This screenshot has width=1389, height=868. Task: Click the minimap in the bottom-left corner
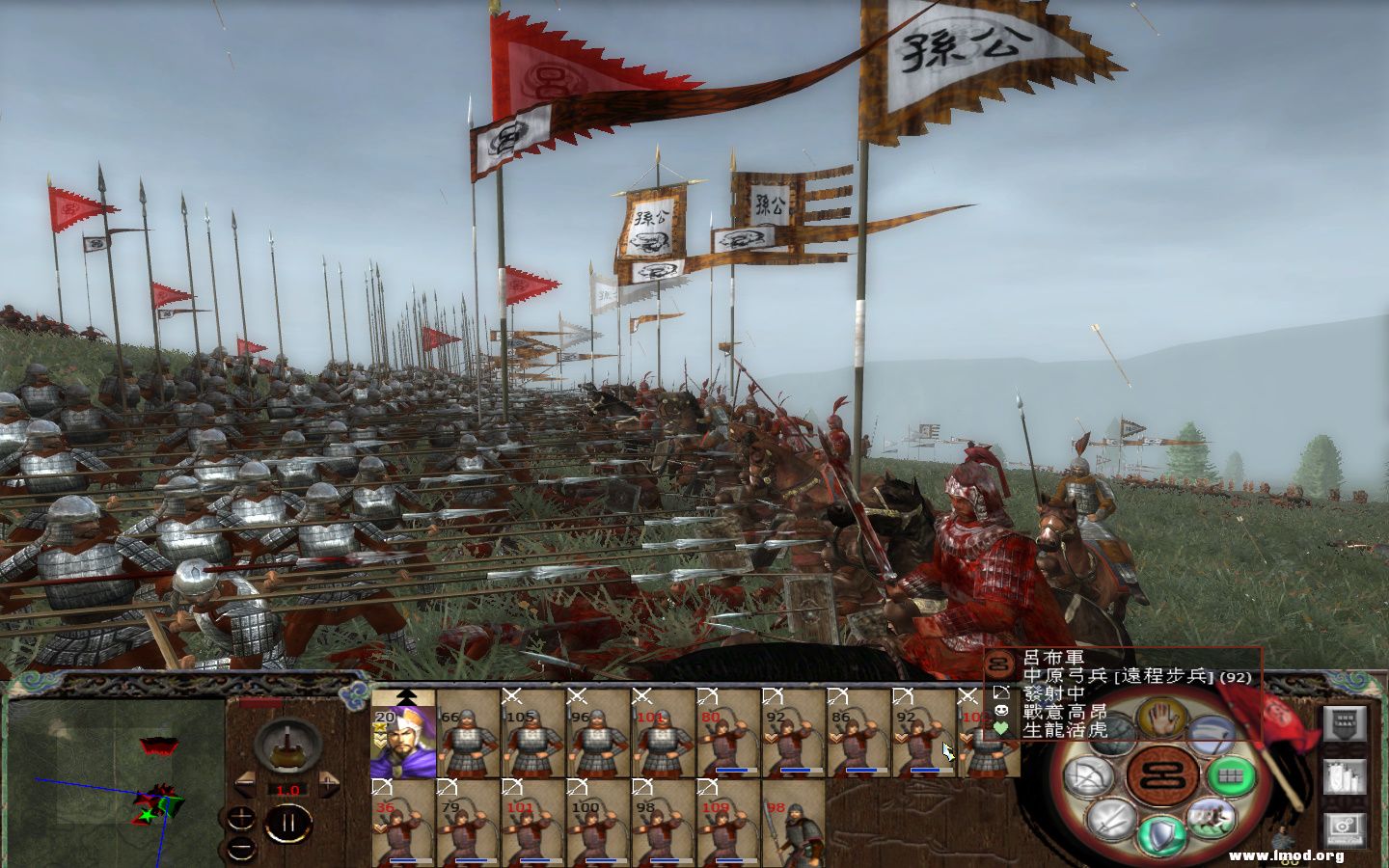(x=116, y=781)
